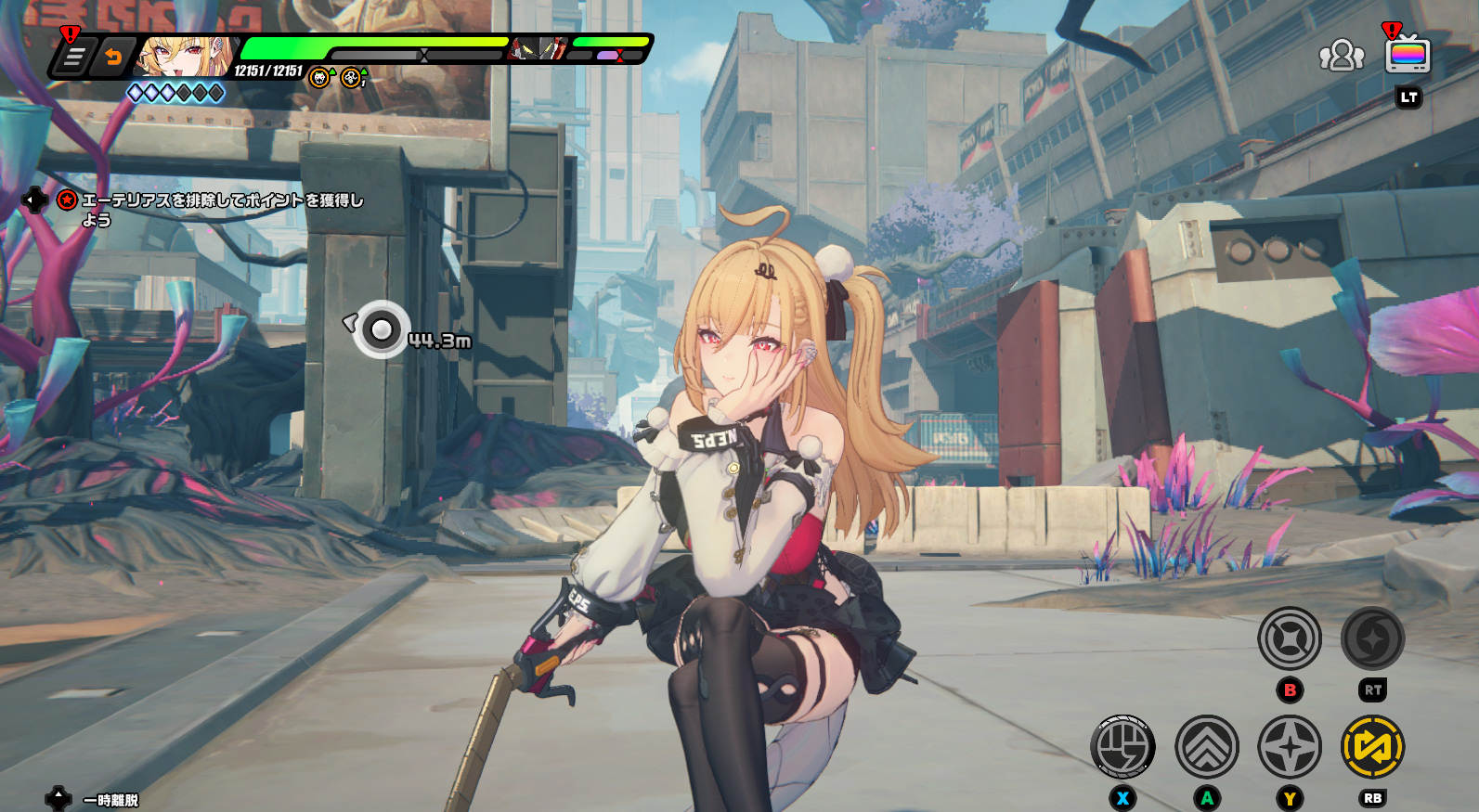Click the 44.3m waypoint marker

pyautogui.click(x=381, y=329)
